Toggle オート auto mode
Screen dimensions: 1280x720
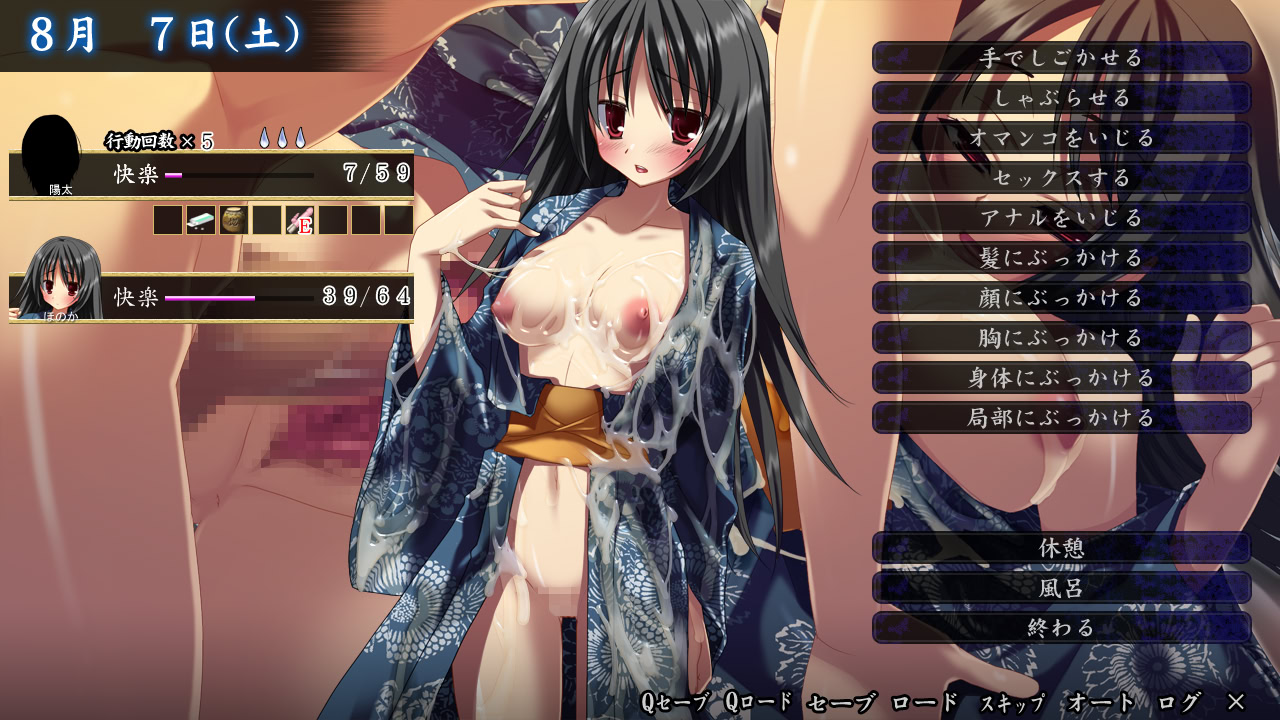1101,702
